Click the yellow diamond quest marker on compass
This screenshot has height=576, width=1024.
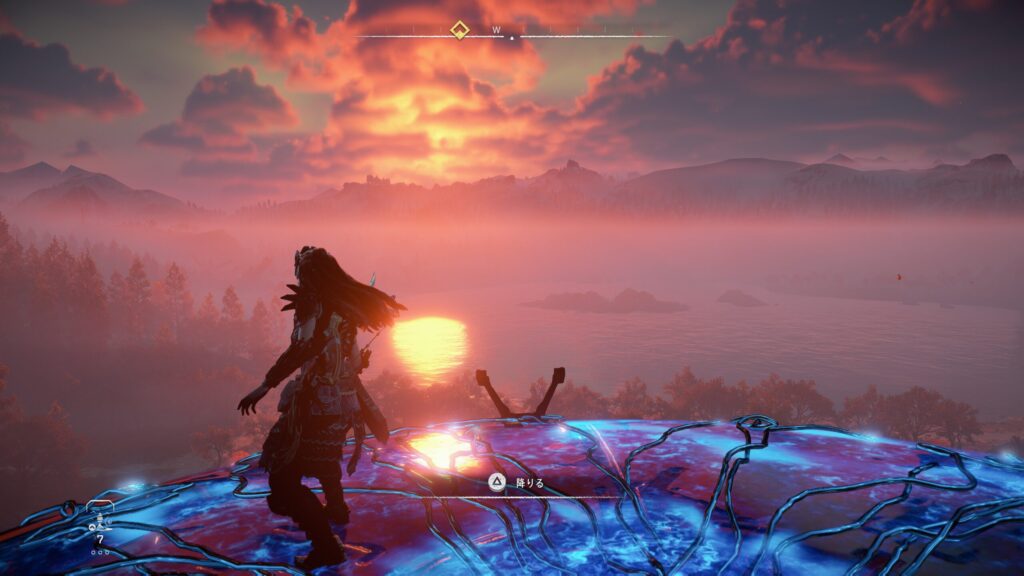tap(459, 29)
